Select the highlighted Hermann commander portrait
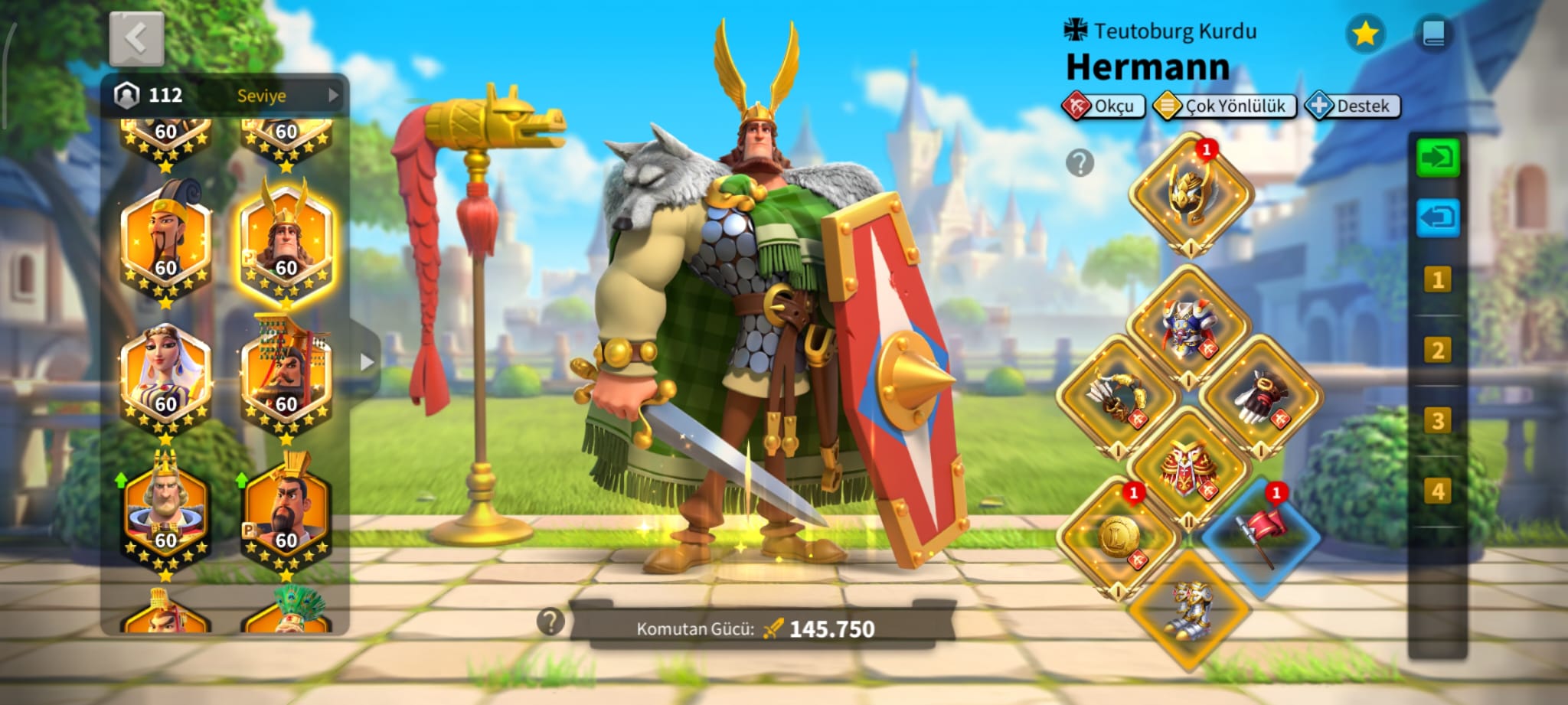Screen dimensions: 1568x705 pos(286,243)
